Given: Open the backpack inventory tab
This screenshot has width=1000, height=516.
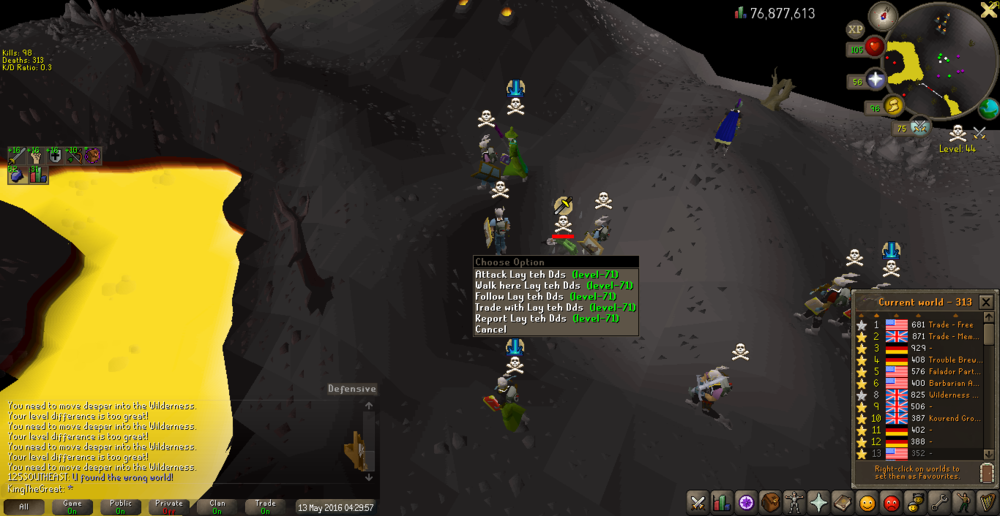Looking at the screenshot, I should [x=770, y=502].
